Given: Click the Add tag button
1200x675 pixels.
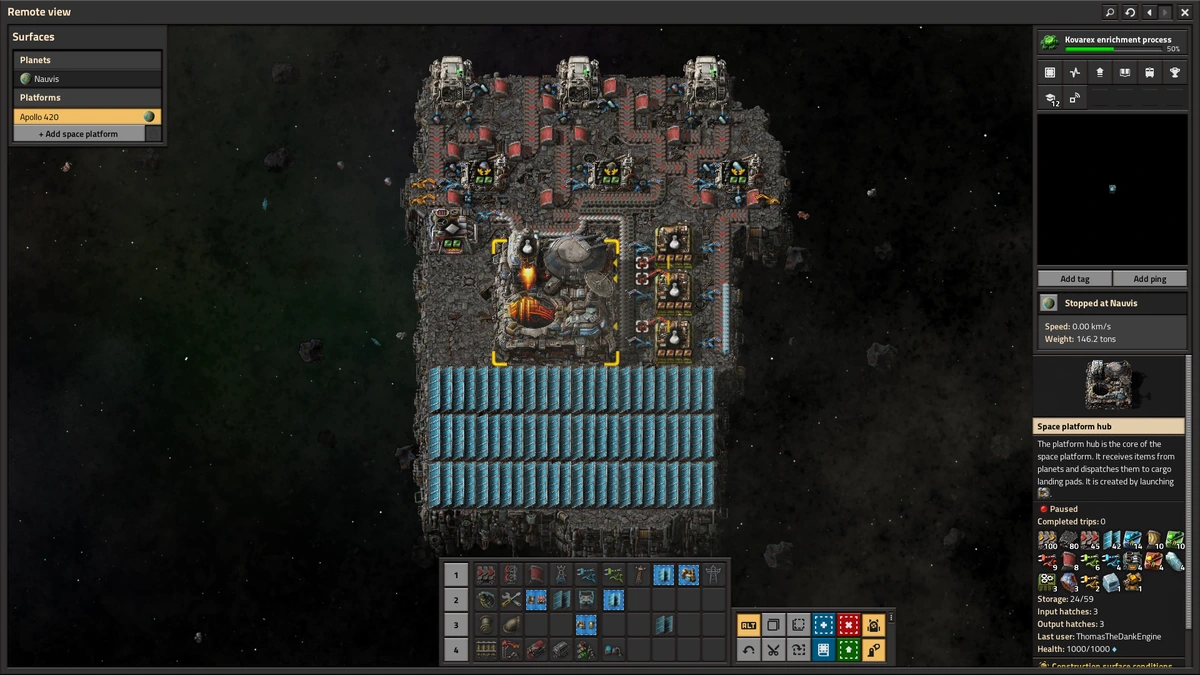Looking at the screenshot, I should tap(1075, 279).
